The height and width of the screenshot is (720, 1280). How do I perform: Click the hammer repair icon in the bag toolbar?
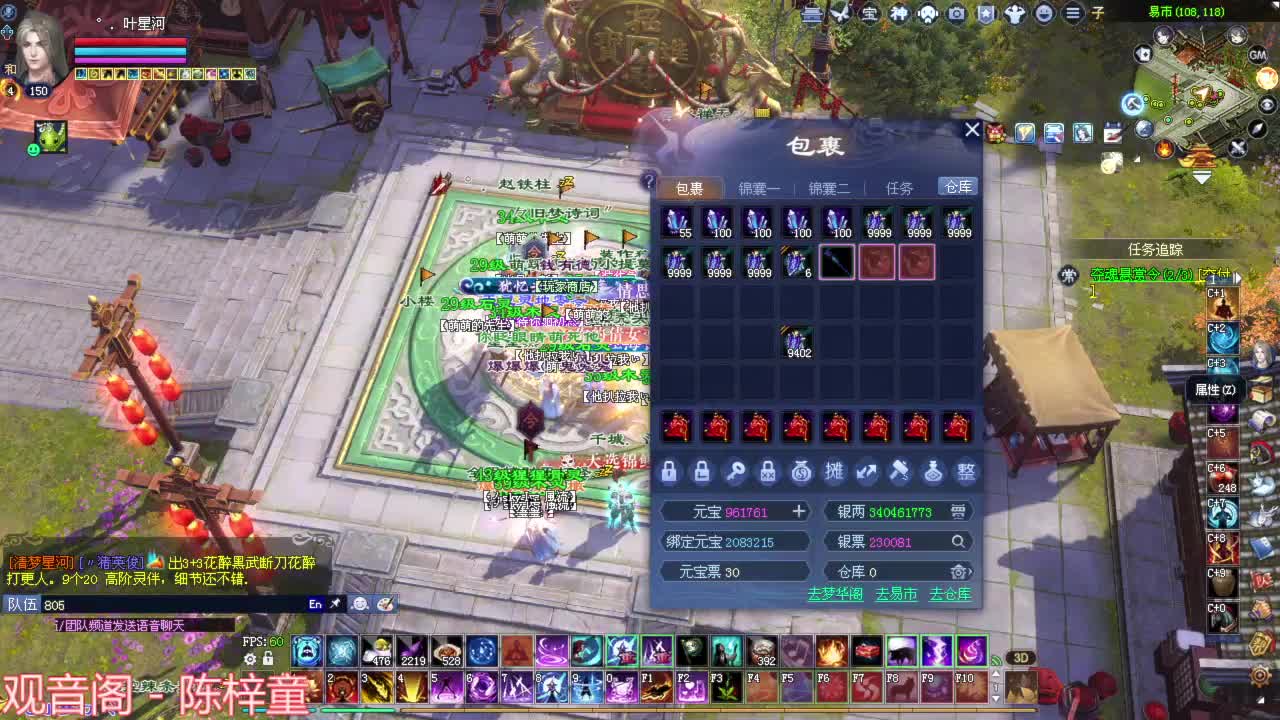pos(897,472)
